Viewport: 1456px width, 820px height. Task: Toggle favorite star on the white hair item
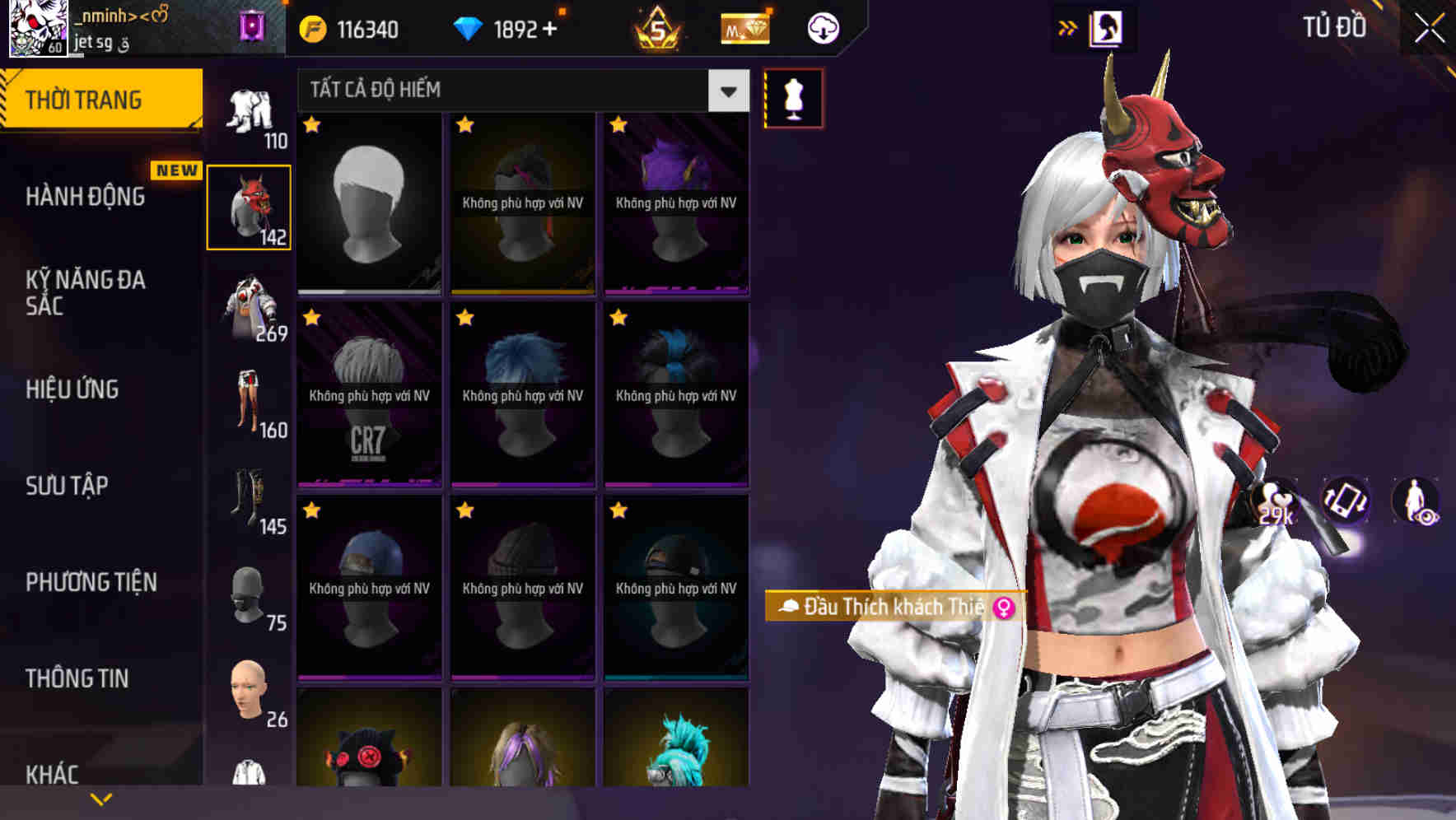click(x=311, y=125)
